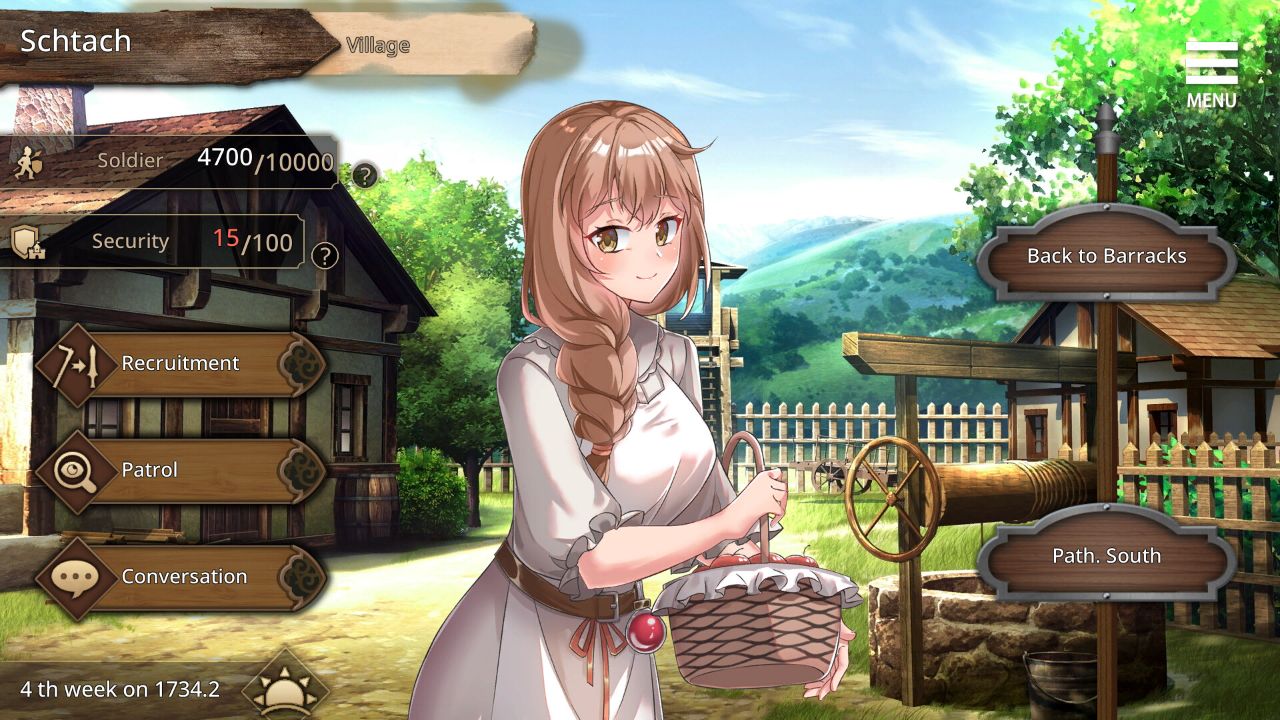Open the MENU hamburger in the top right
The height and width of the screenshot is (720, 1280).
[1212, 62]
